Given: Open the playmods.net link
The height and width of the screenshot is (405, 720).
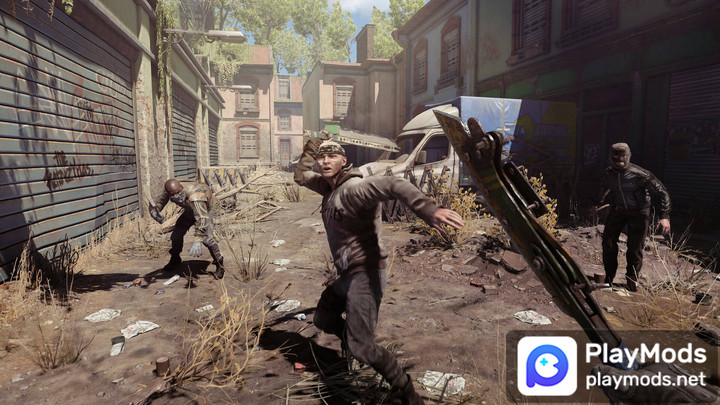Looking at the screenshot, I should 645,380.
